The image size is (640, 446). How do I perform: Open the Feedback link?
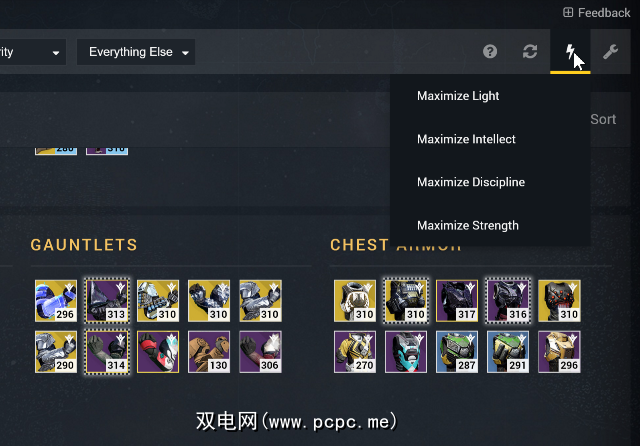(x=596, y=13)
